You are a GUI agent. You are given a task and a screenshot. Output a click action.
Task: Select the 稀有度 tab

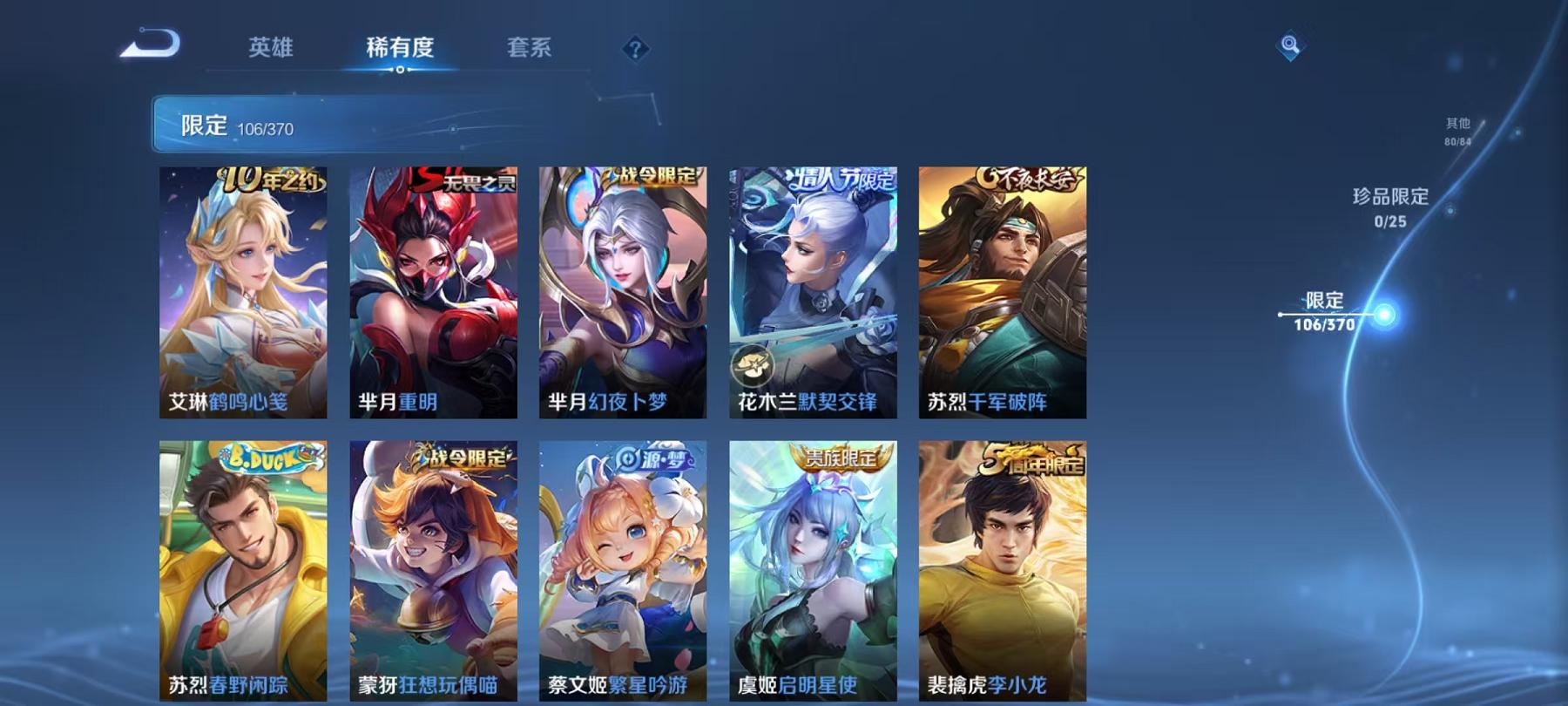tap(401, 50)
